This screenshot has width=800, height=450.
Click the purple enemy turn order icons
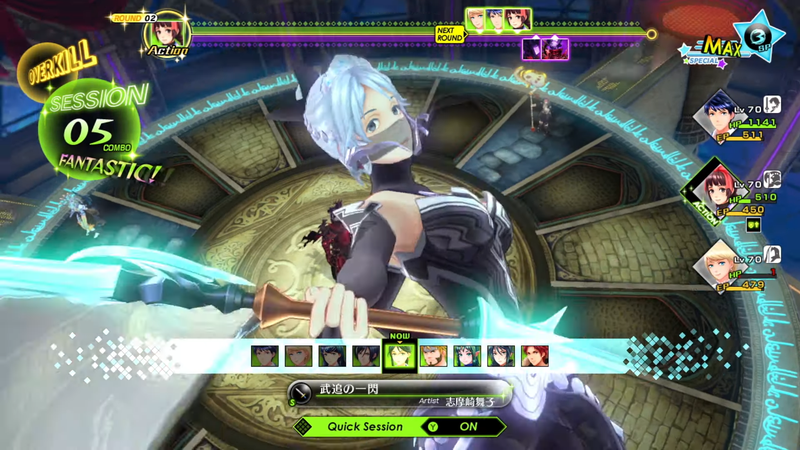546,47
